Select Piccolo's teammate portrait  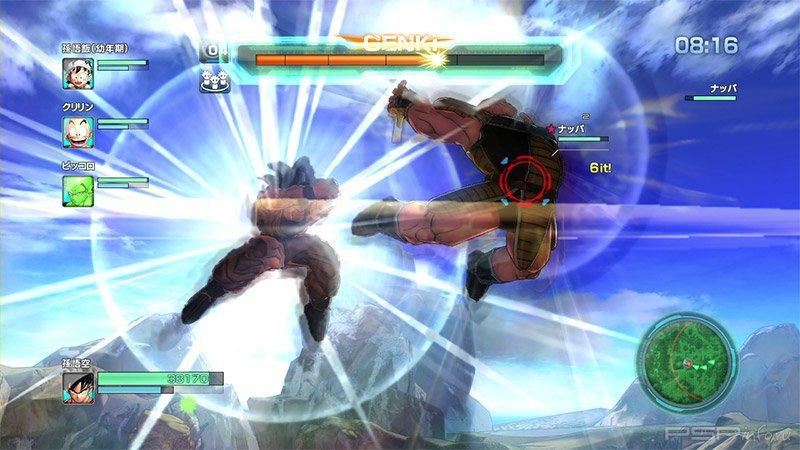(x=78, y=187)
